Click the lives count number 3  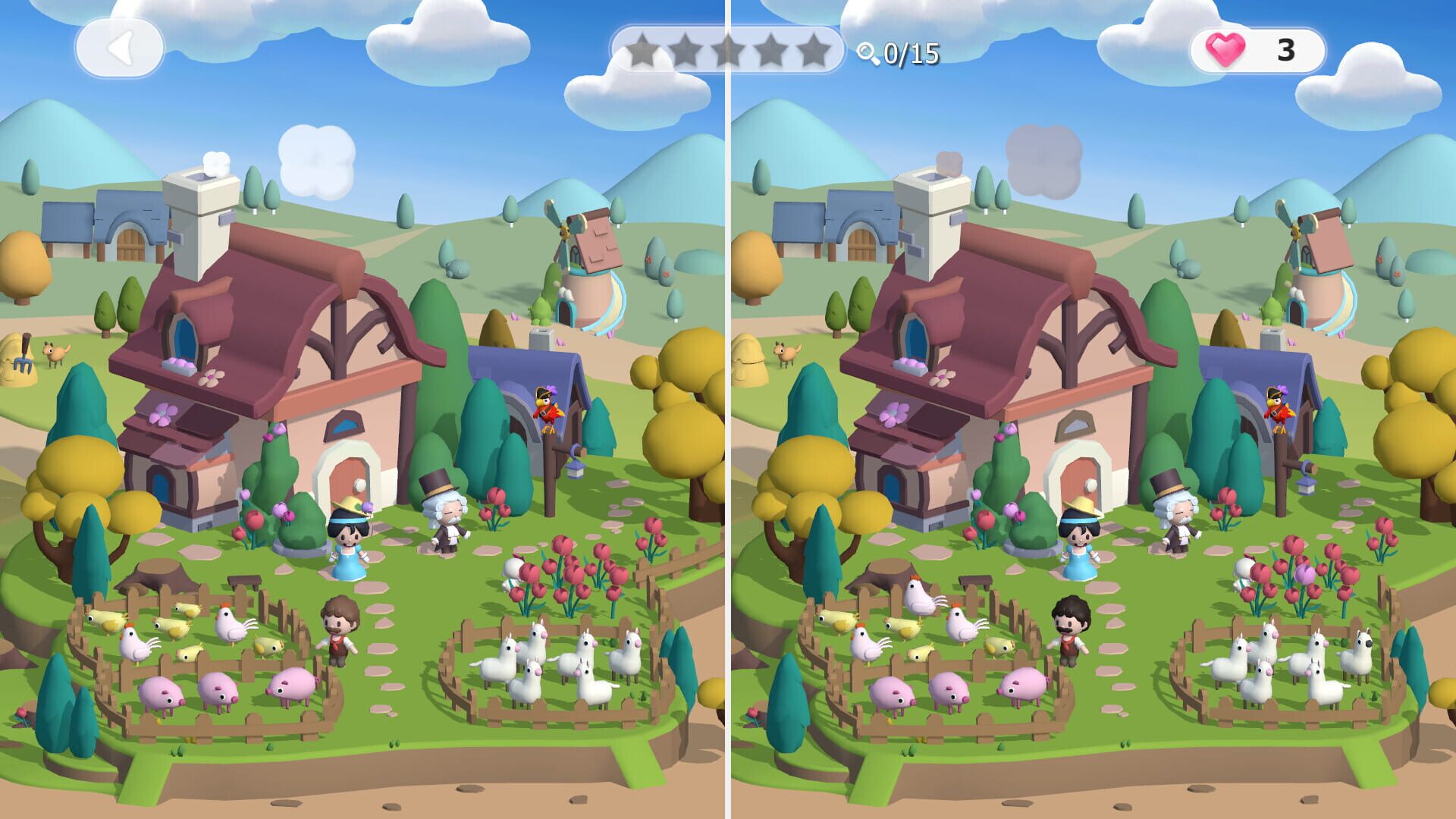click(x=1285, y=50)
